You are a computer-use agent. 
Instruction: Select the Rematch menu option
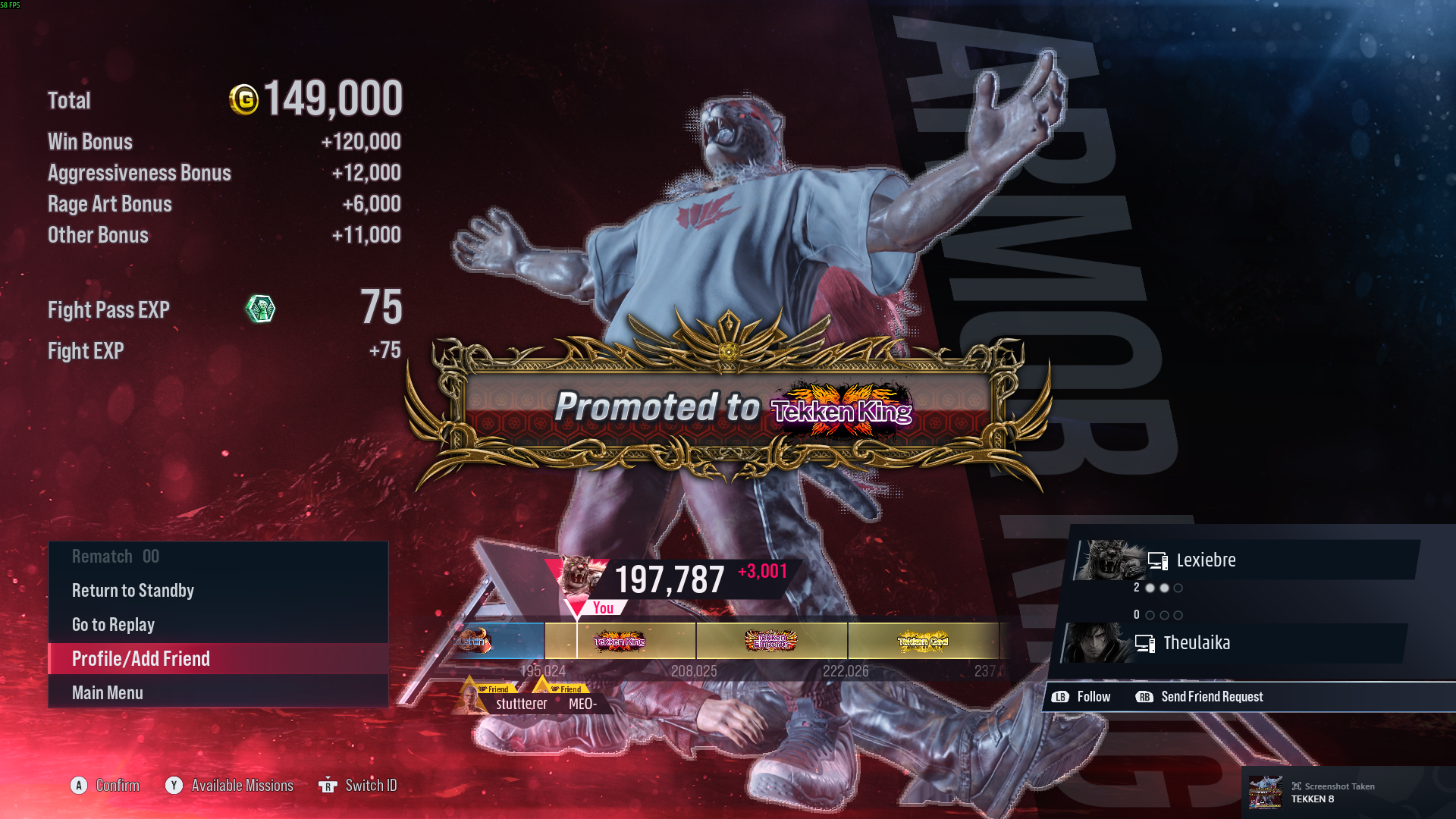[x=115, y=556]
